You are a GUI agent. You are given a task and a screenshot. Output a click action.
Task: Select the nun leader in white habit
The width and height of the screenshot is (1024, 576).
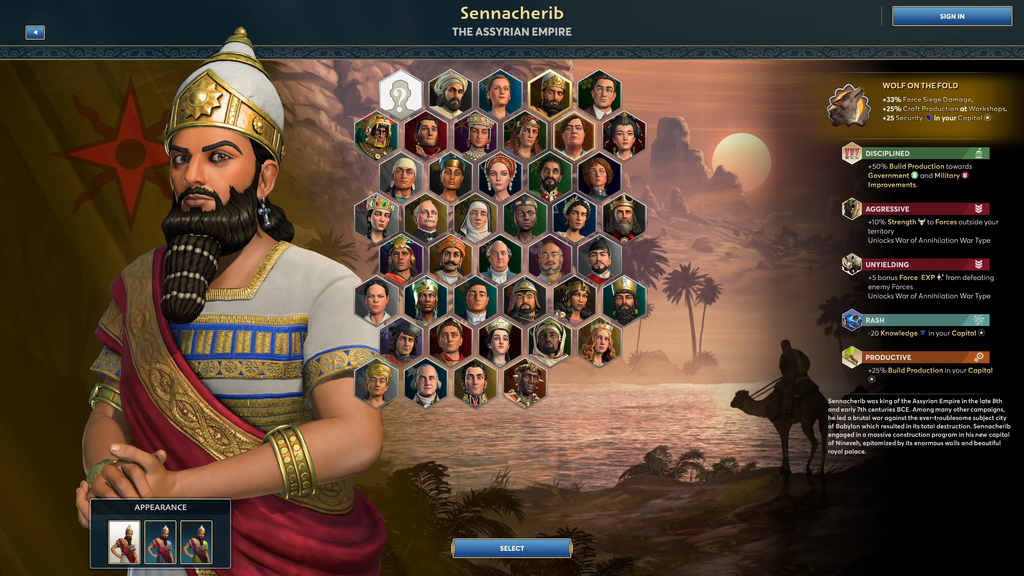[x=476, y=218]
